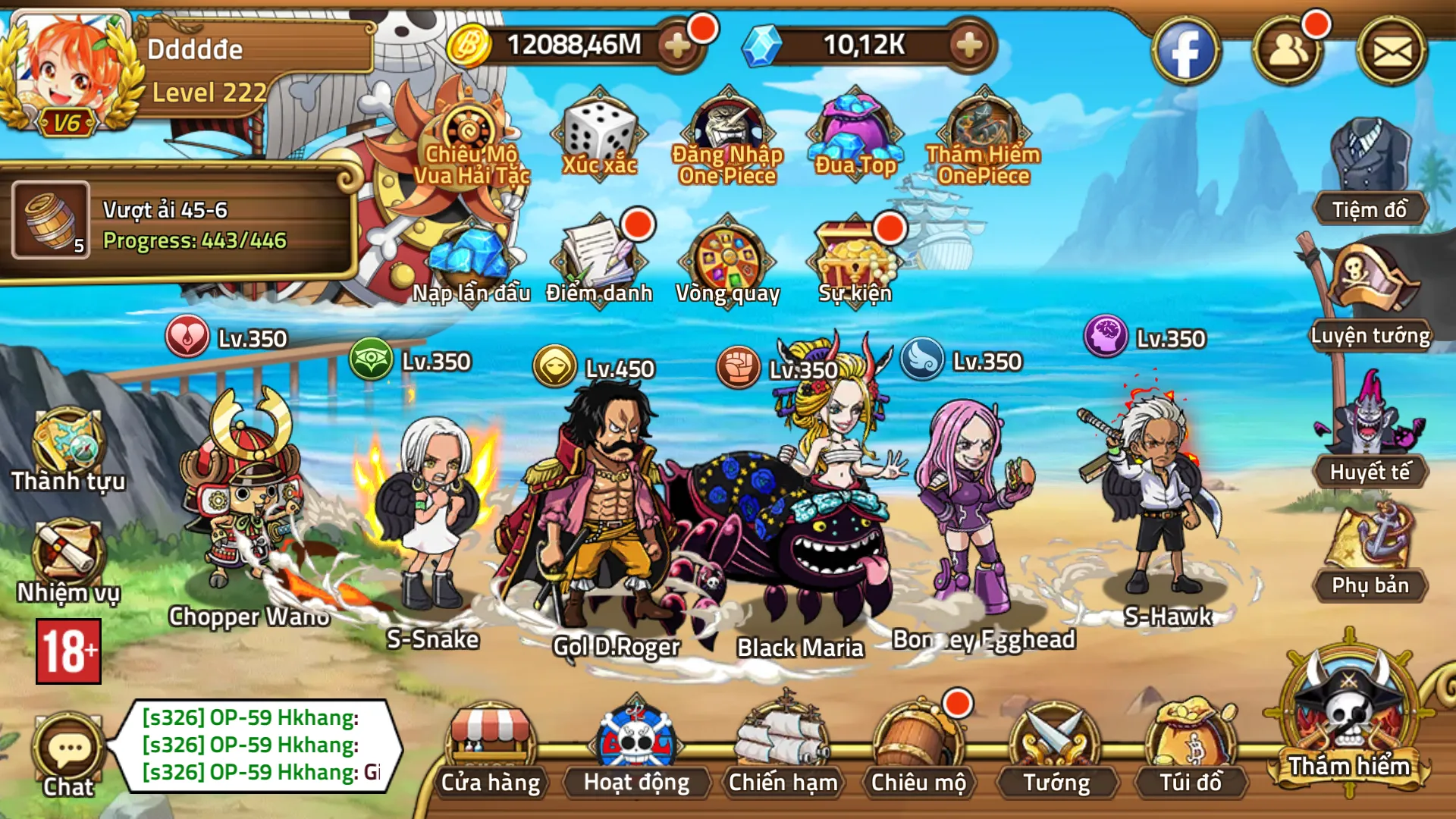Image resolution: width=1456 pixels, height=819 pixels.
Task: Open the Điểm danh check-in panel
Action: (x=598, y=258)
